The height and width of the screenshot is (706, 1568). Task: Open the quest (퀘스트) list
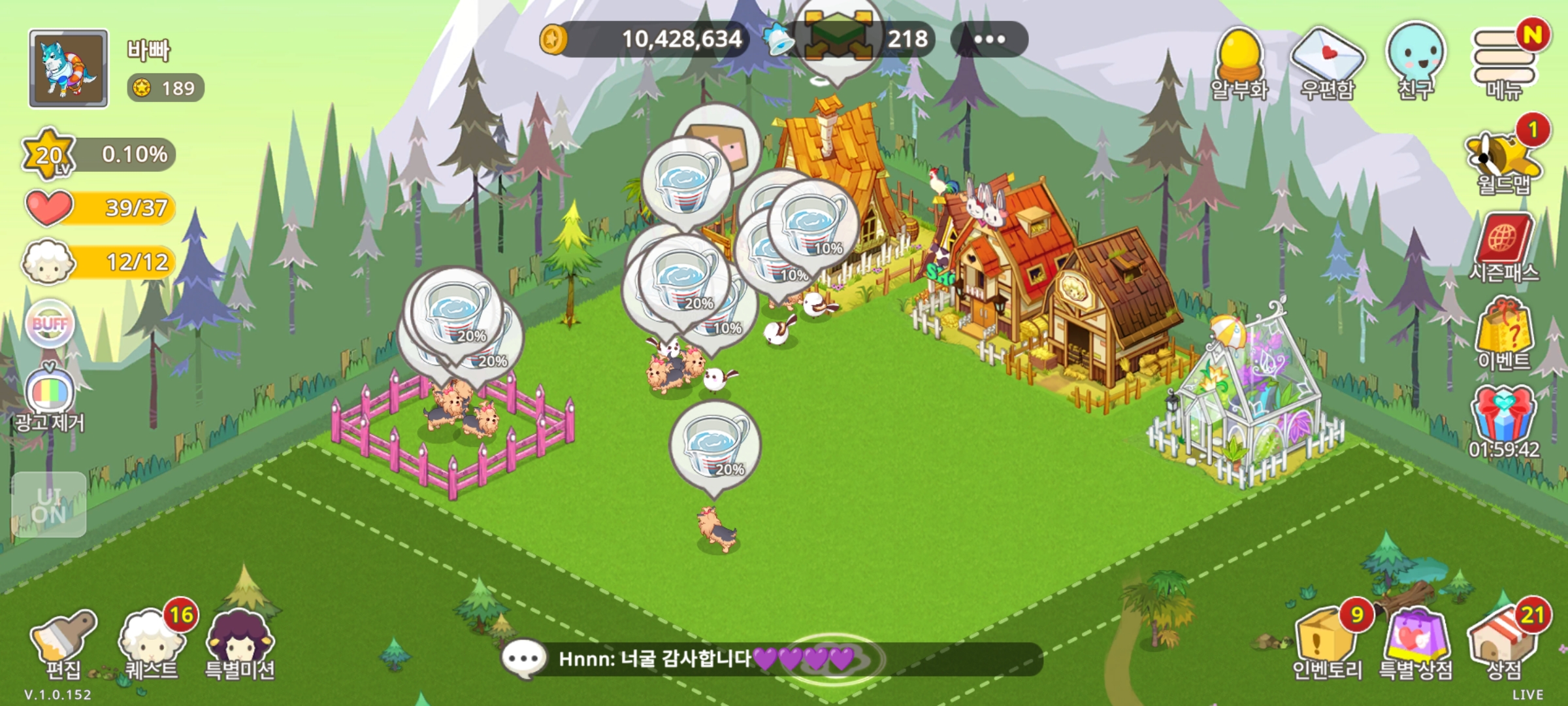[151, 644]
